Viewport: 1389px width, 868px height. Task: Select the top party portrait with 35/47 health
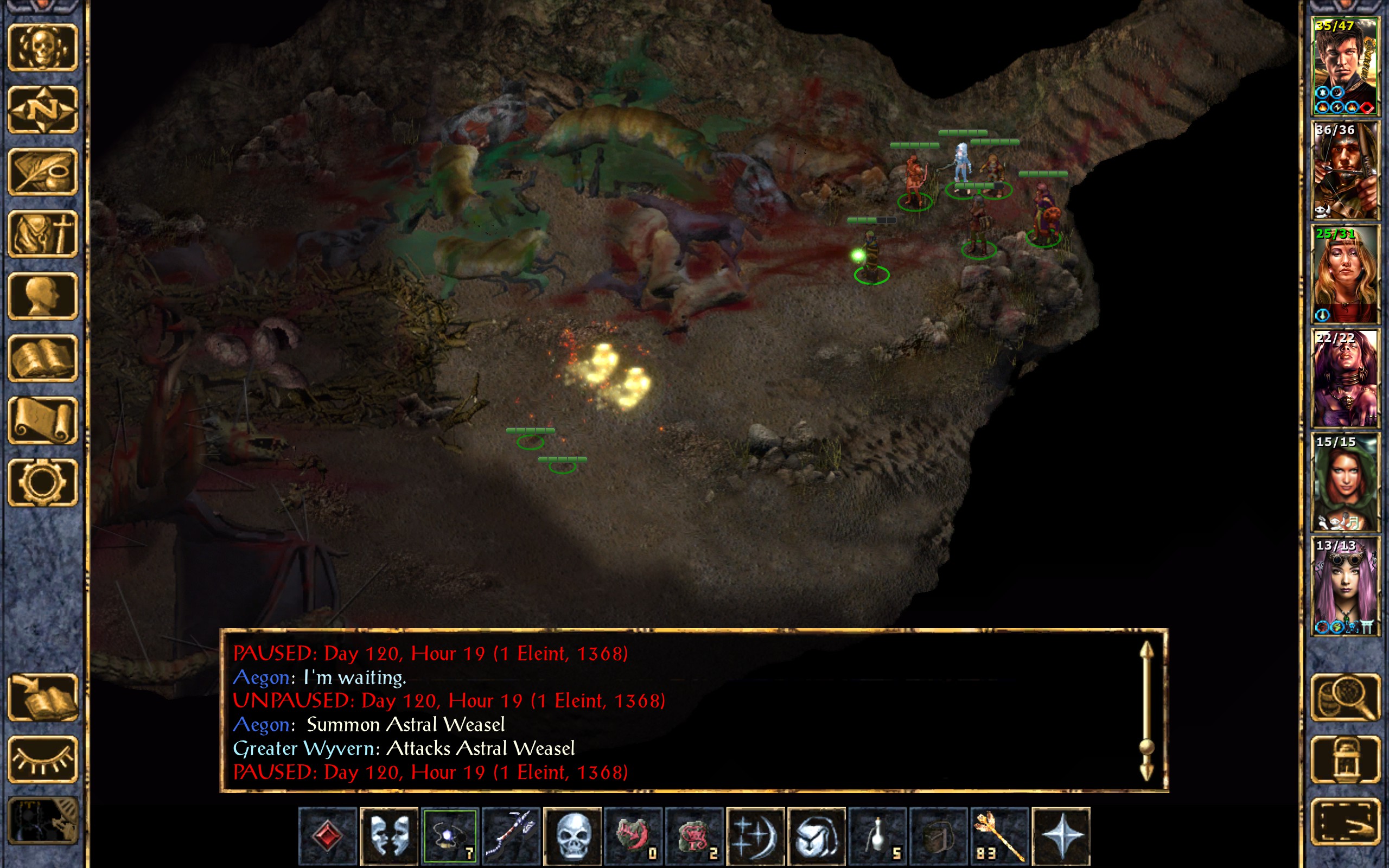click(x=1345, y=67)
